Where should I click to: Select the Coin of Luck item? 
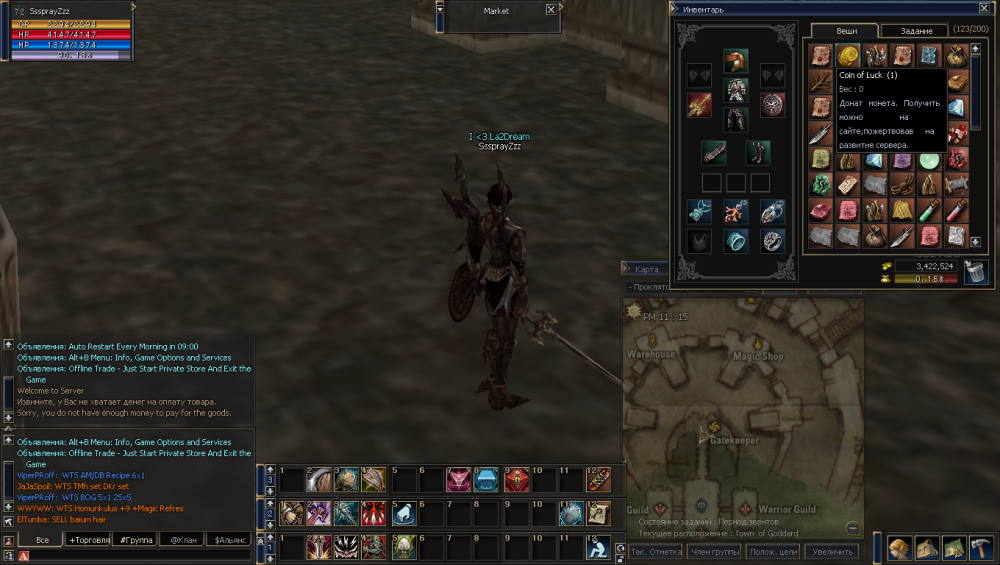(848, 55)
